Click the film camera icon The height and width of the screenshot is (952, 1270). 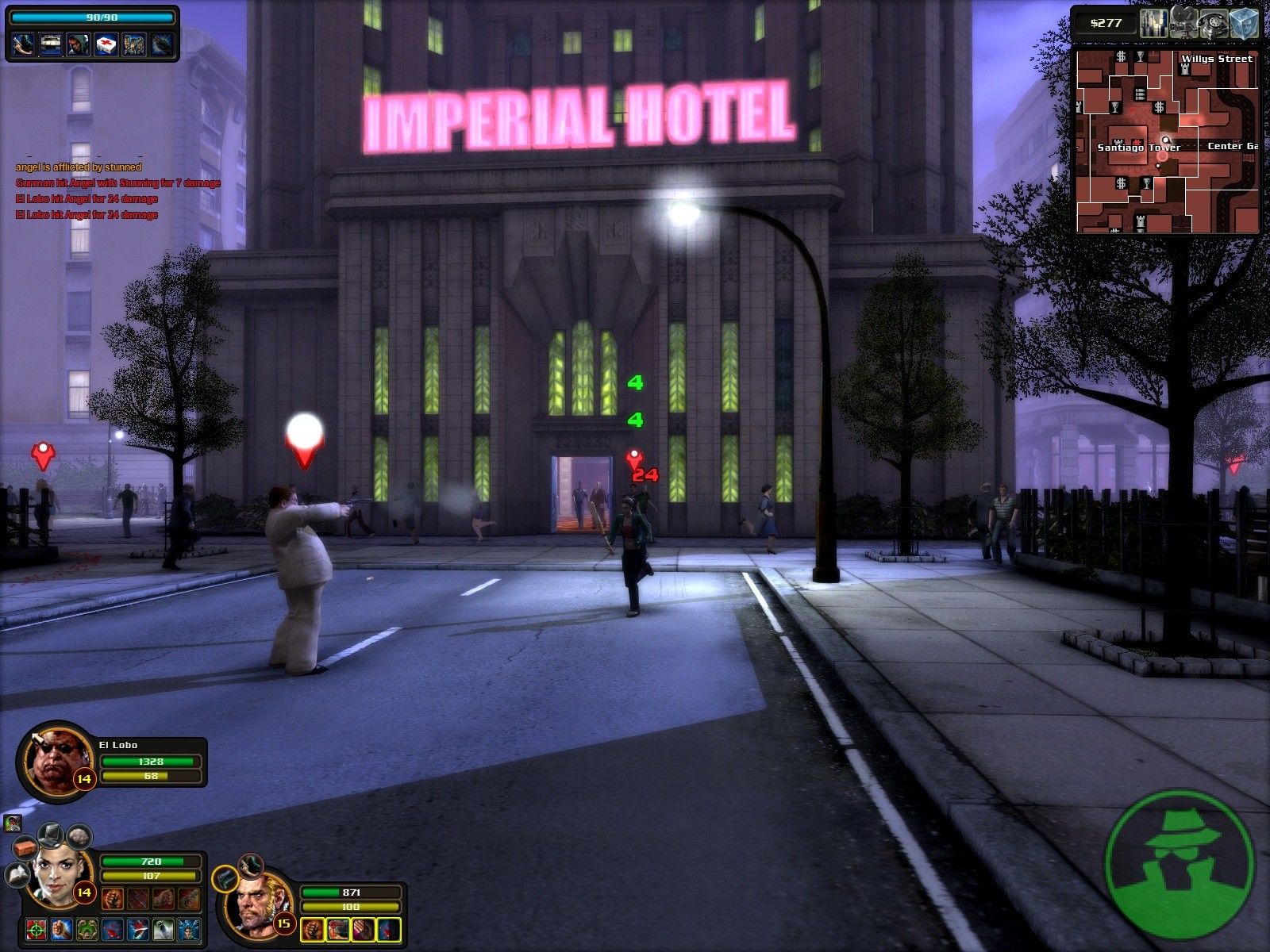[x=1183, y=22]
